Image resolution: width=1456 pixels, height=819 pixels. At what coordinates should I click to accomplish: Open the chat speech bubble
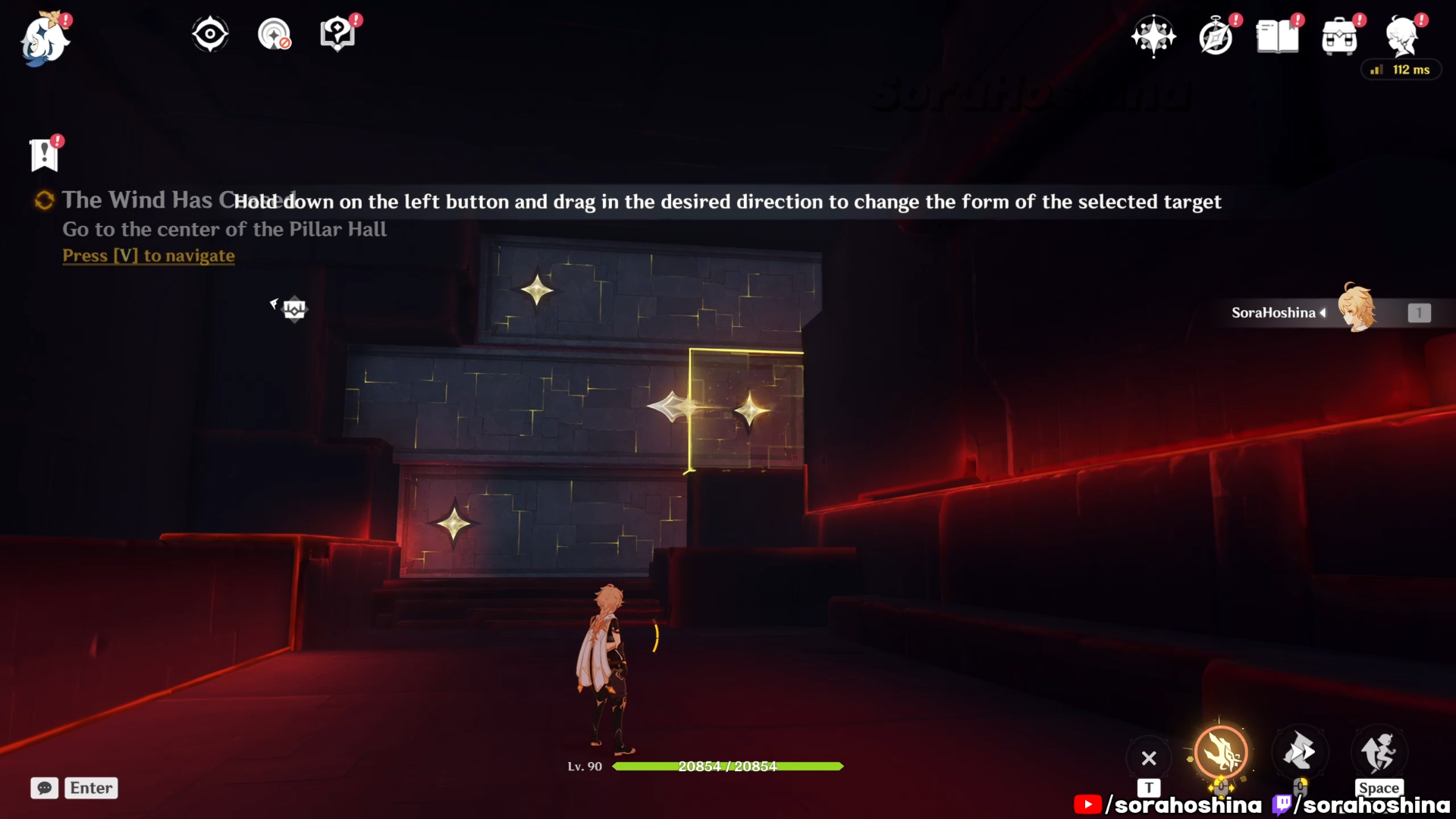tap(45, 788)
